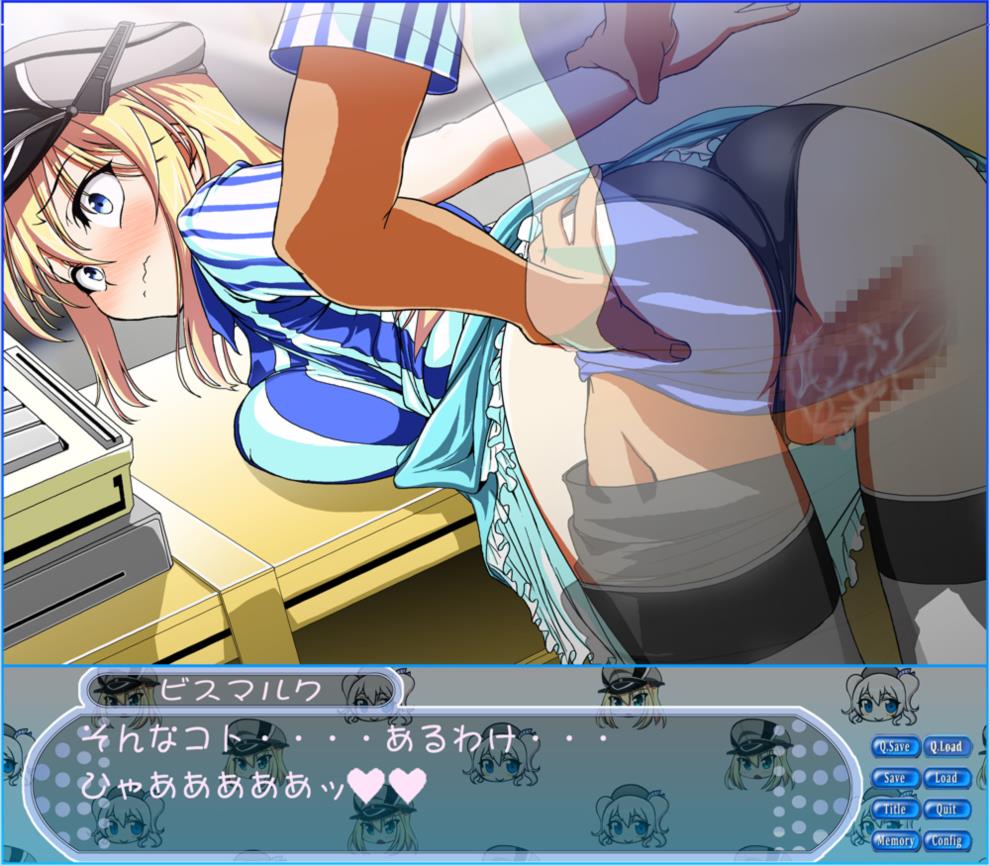The image size is (990, 866).
Task: Return to the Title screen
Action: coord(894,809)
